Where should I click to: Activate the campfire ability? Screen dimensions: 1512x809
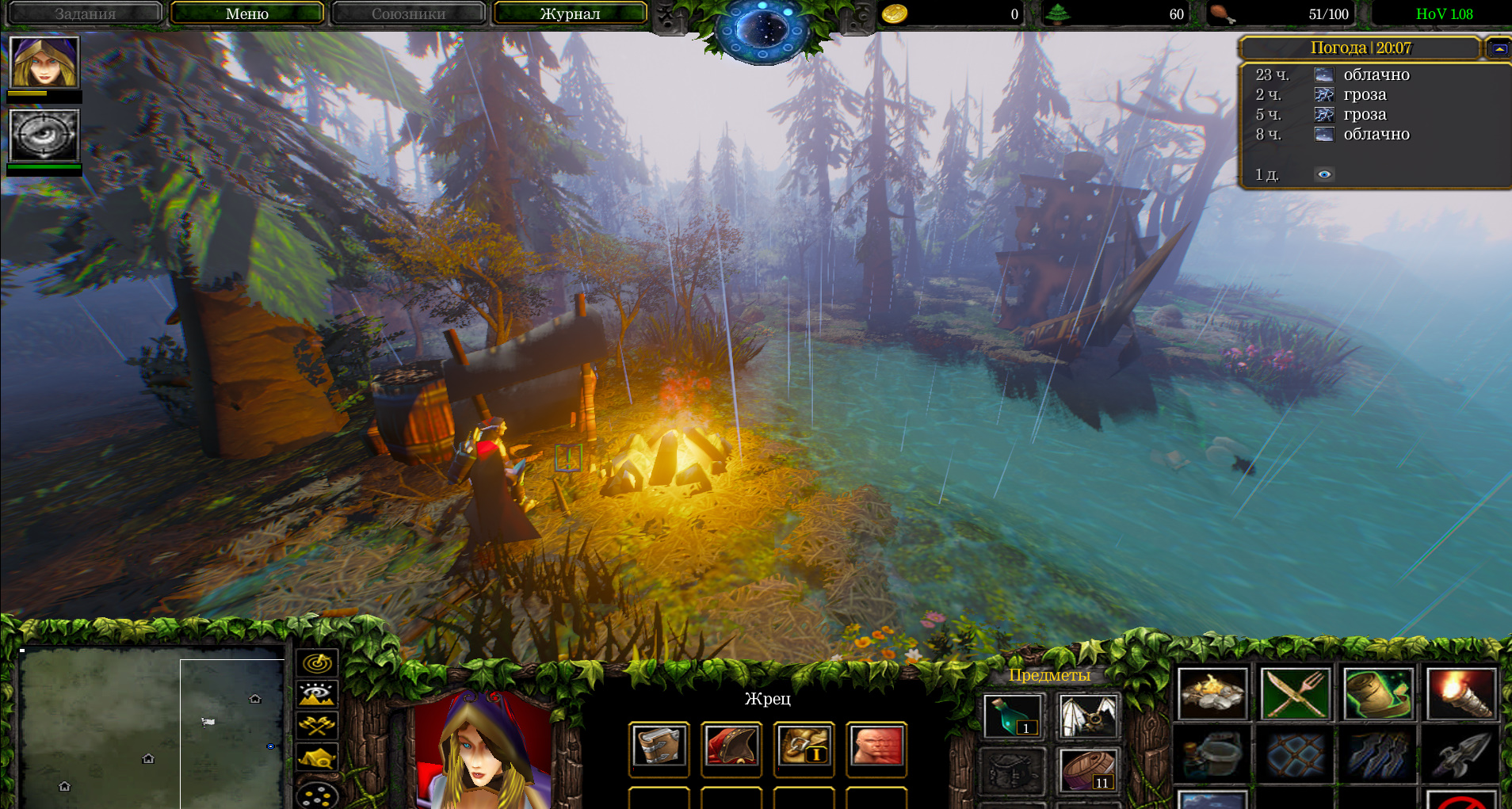pos(1212,694)
